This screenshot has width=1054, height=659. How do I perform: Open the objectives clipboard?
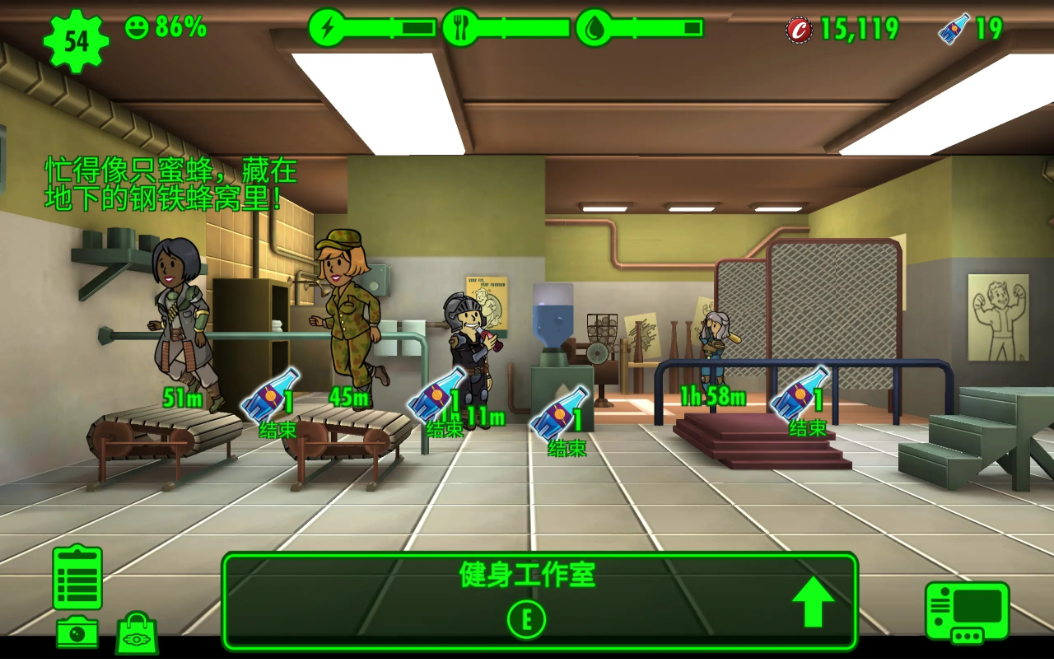coord(77,578)
